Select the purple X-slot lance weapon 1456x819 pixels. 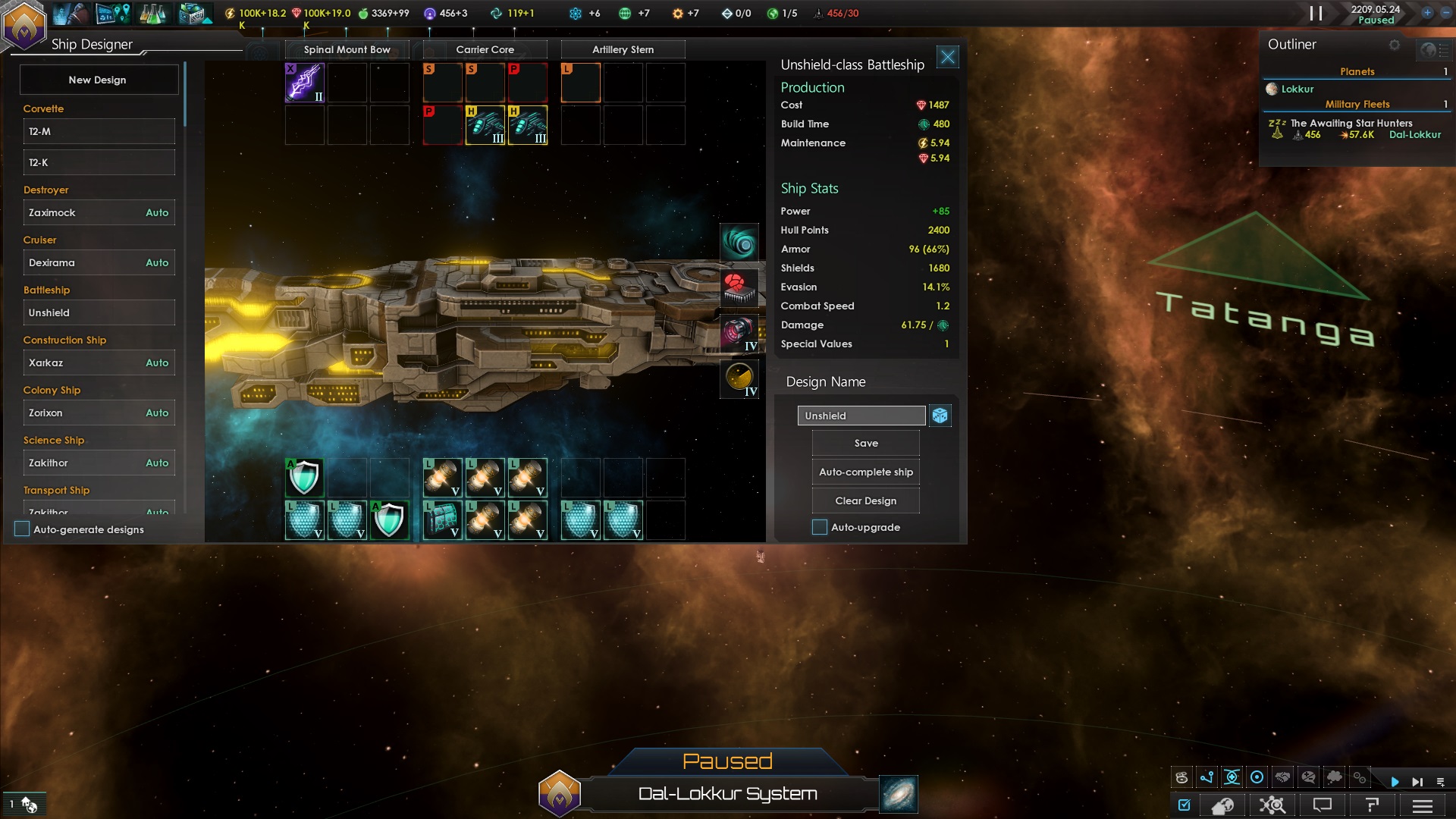305,82
